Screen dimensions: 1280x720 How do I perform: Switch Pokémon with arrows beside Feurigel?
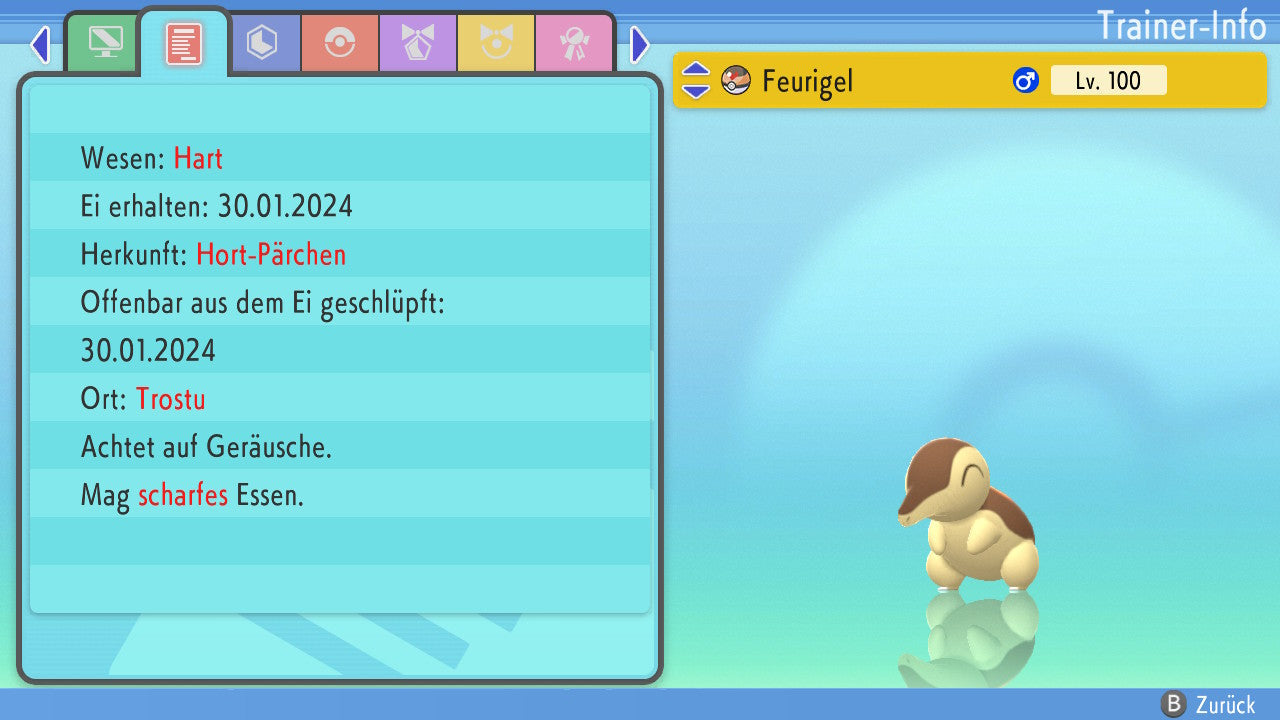696,80
